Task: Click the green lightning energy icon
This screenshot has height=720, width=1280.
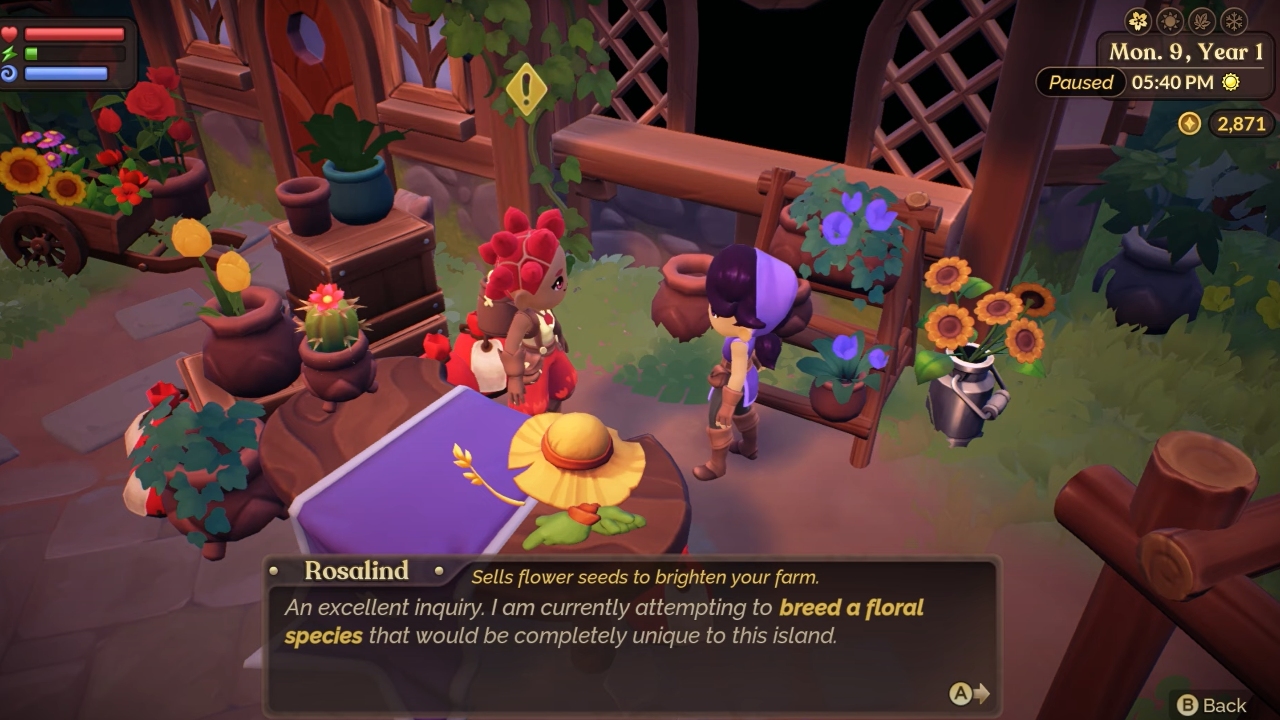Action: (x=8, y=53)
